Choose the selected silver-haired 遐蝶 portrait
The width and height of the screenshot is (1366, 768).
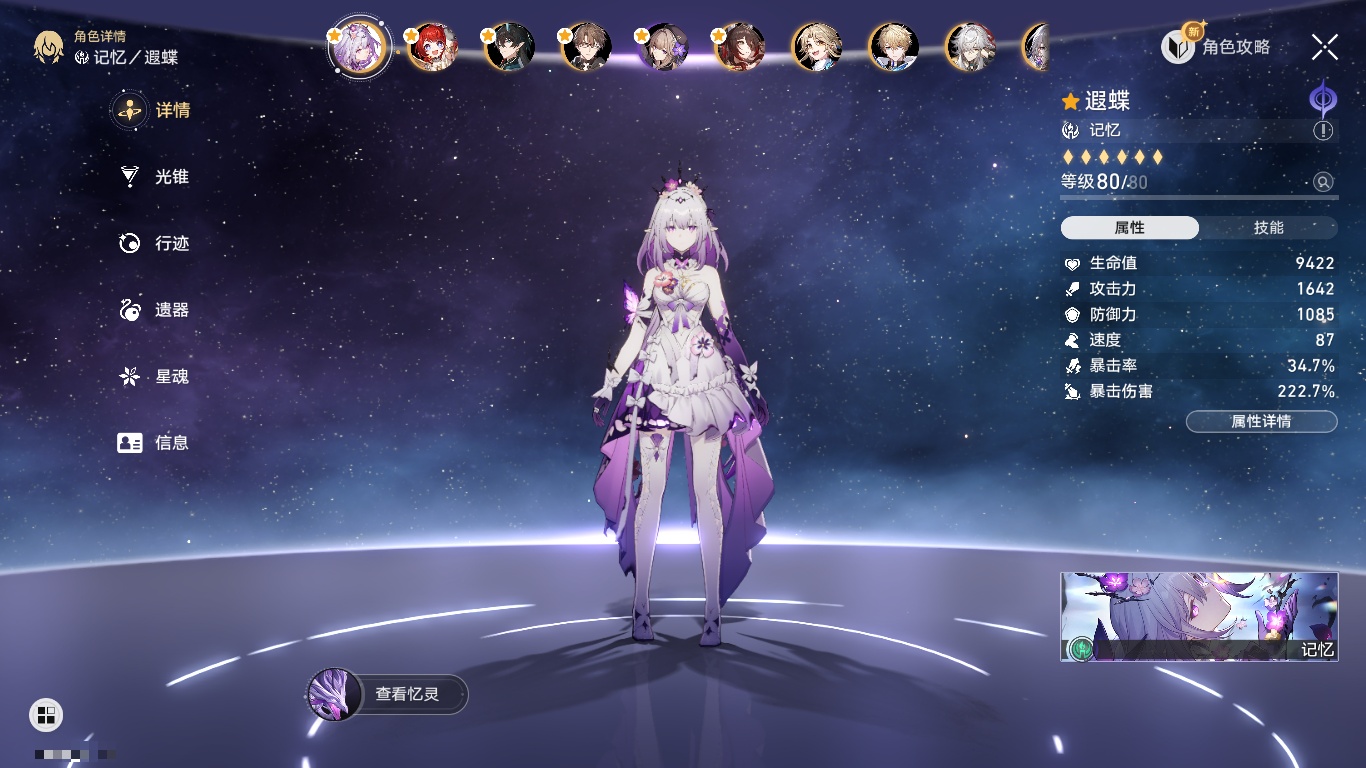click(x=358, y=47)
